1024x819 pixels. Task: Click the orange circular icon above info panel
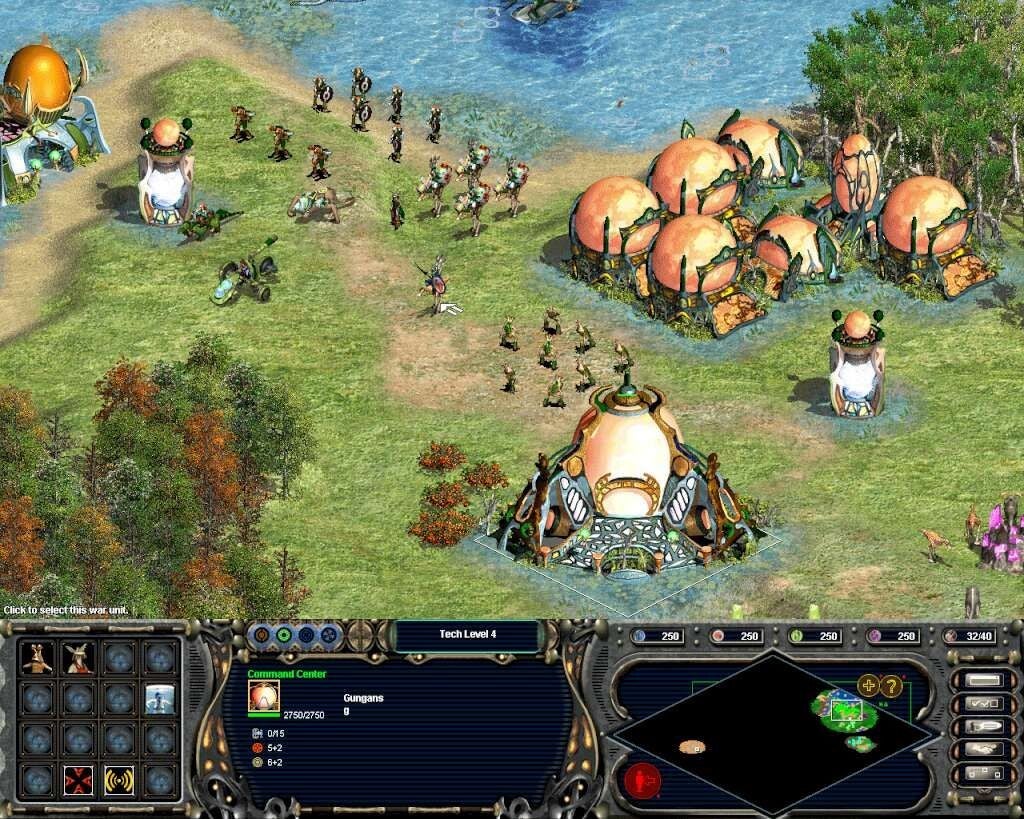click(x=262, y=635)
